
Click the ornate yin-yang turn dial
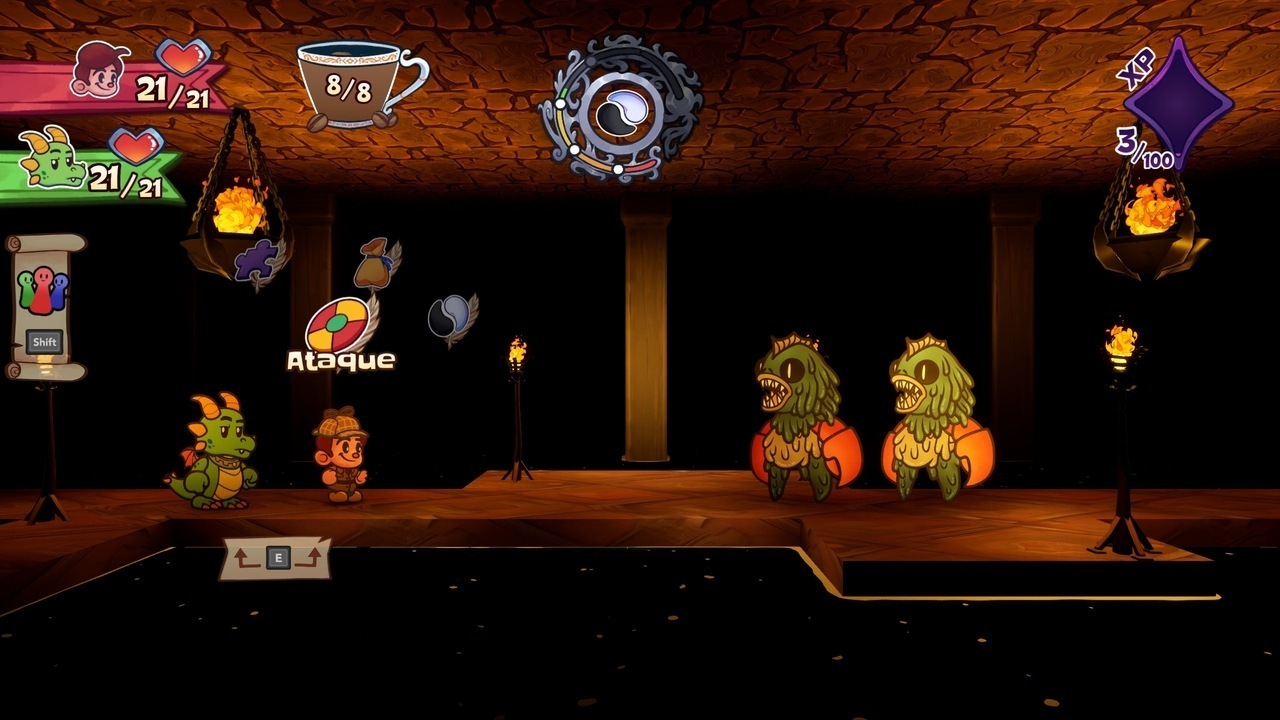coord(620,109)
